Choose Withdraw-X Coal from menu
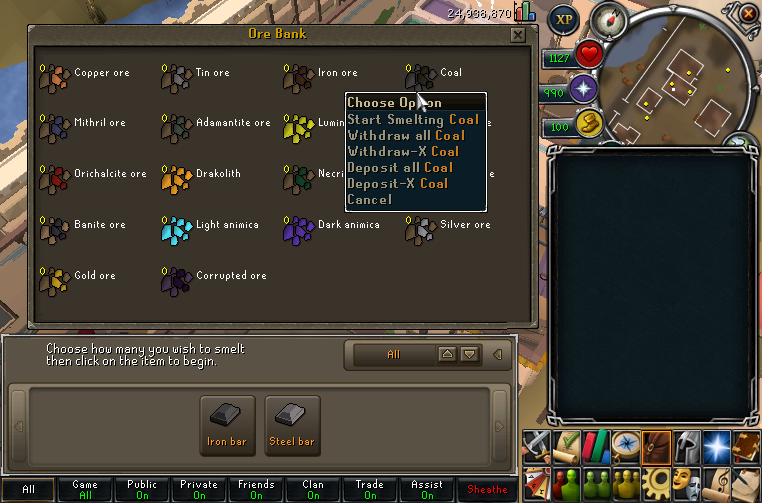Viewport: 762px width, 503px height. (403, 151)
